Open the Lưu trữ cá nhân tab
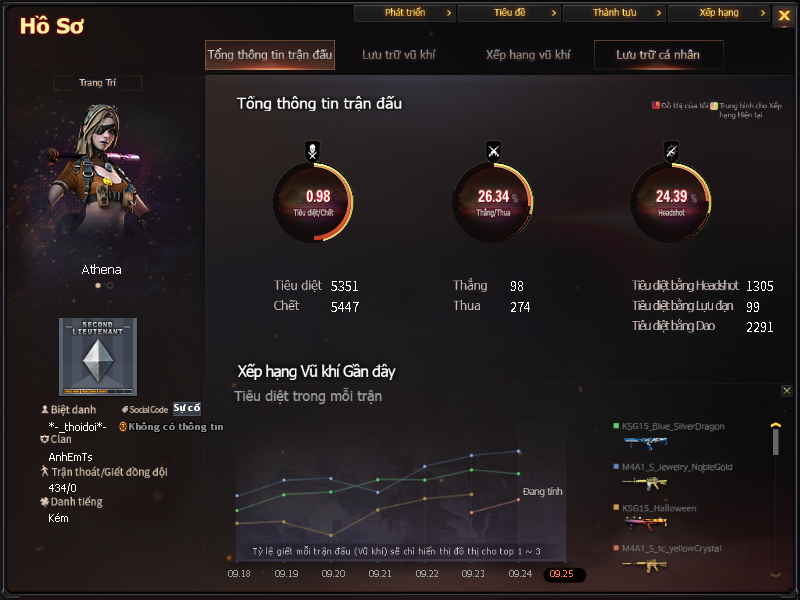Image resolution: width=800 pixels, height=600 pixels. 658,55
